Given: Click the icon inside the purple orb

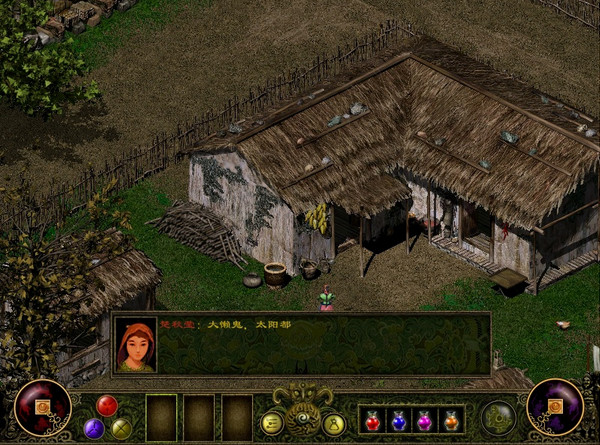Looking at the screenshot, I should [x=555, y=407].
